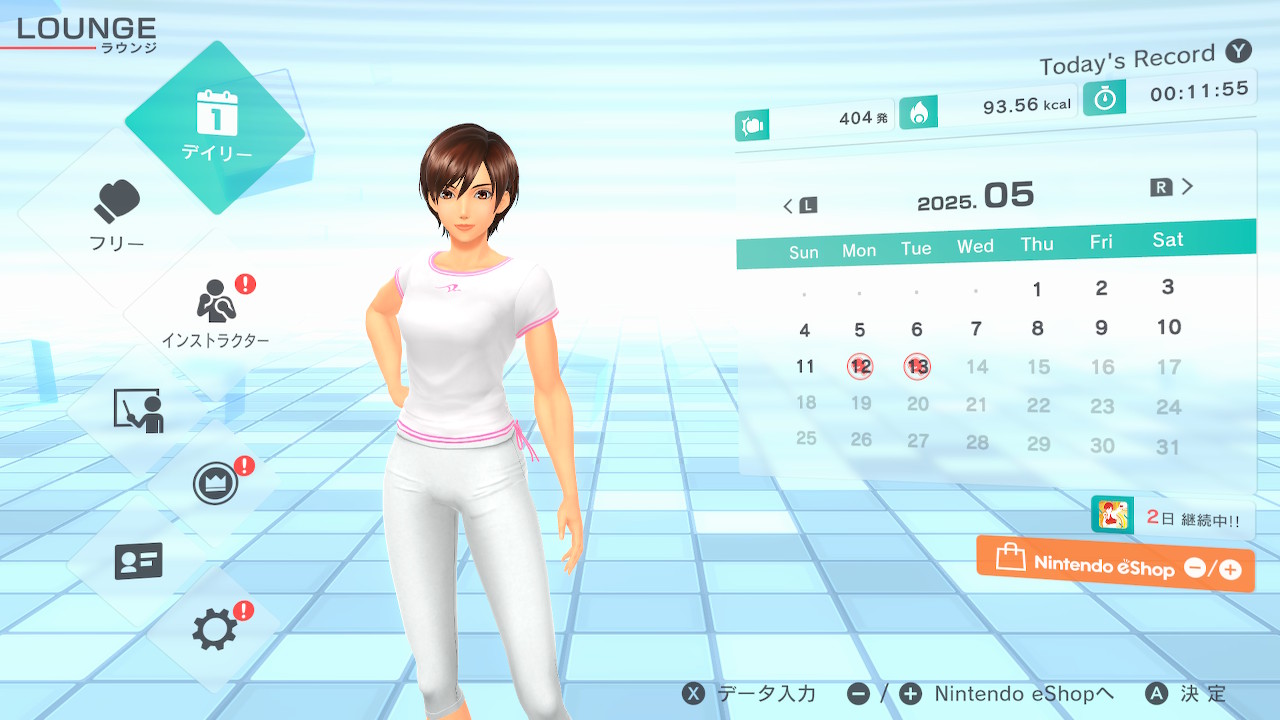This screenshot has width=1280, height=720.
Task: Open the Instructor (インストラクター) menu
Action: coord(215,312)
